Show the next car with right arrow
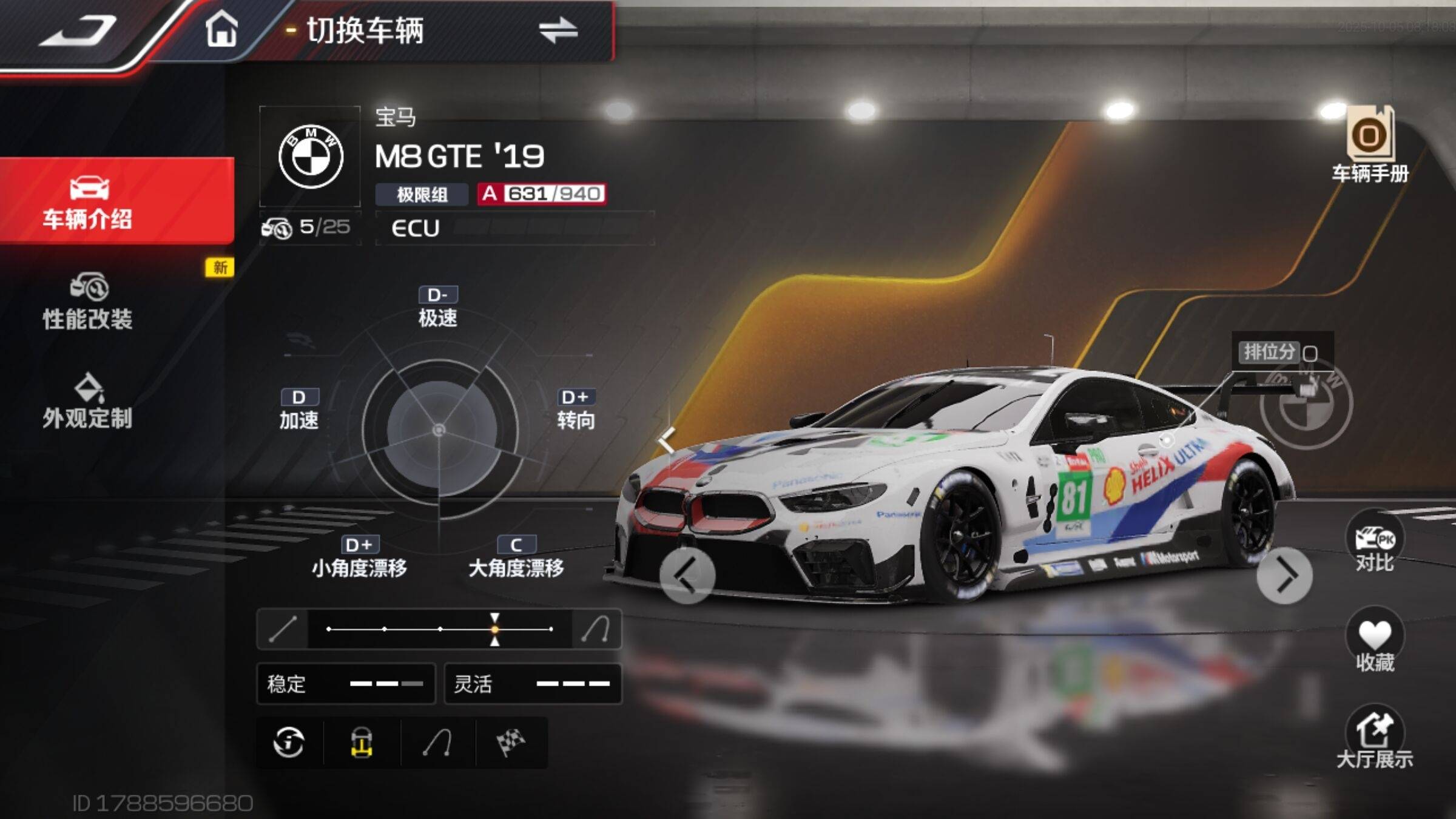1456x819 pixels. [1284, 576]
